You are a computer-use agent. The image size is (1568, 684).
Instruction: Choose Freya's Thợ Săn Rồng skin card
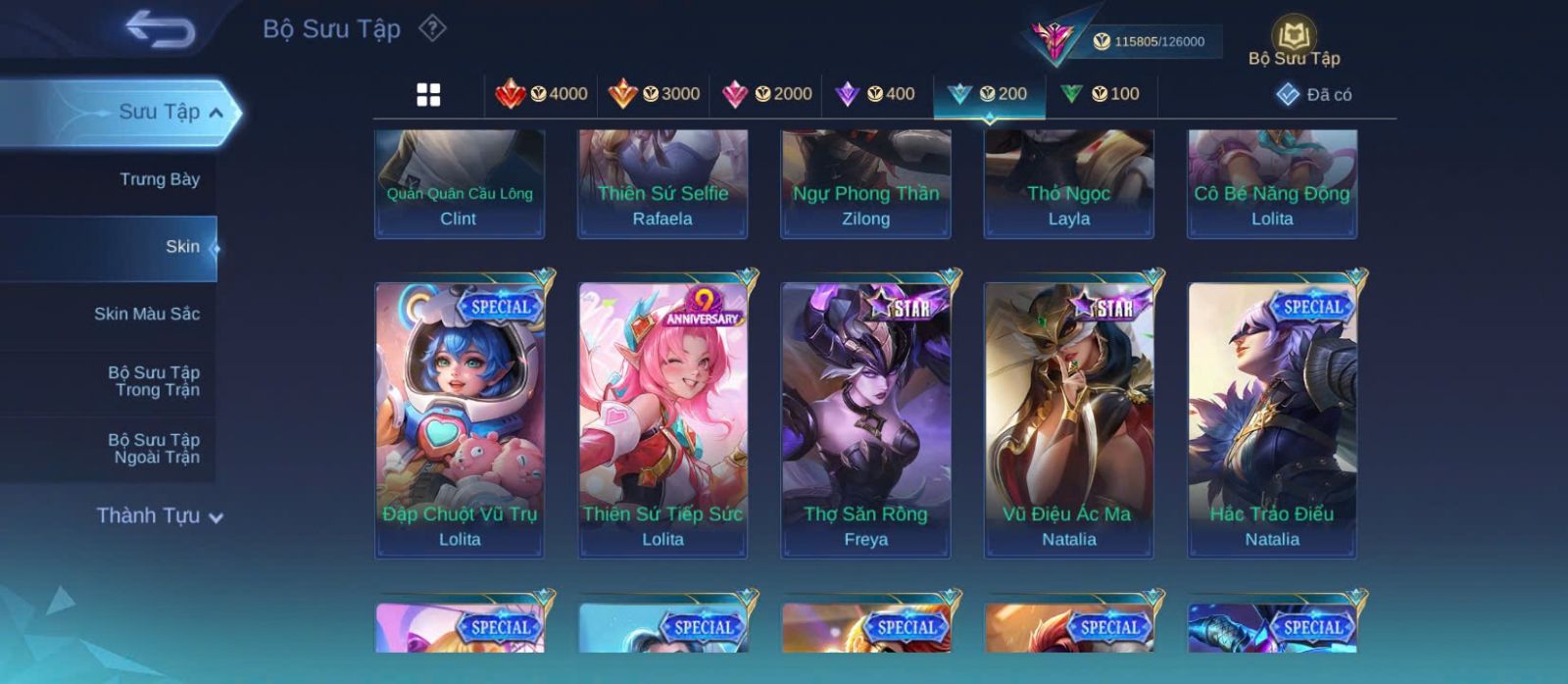point(865,419)
